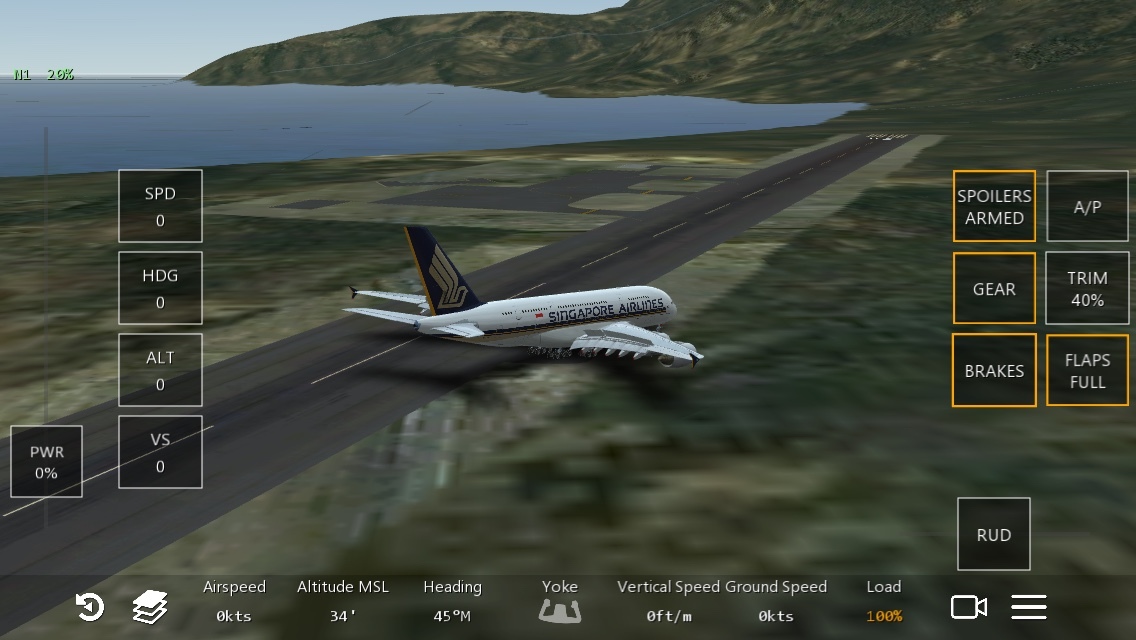Viewport: 1136px width, 640px height.
Task: Change the FLAPS FULL setting
Action: pyautogui.click(x=1087, y=370)
